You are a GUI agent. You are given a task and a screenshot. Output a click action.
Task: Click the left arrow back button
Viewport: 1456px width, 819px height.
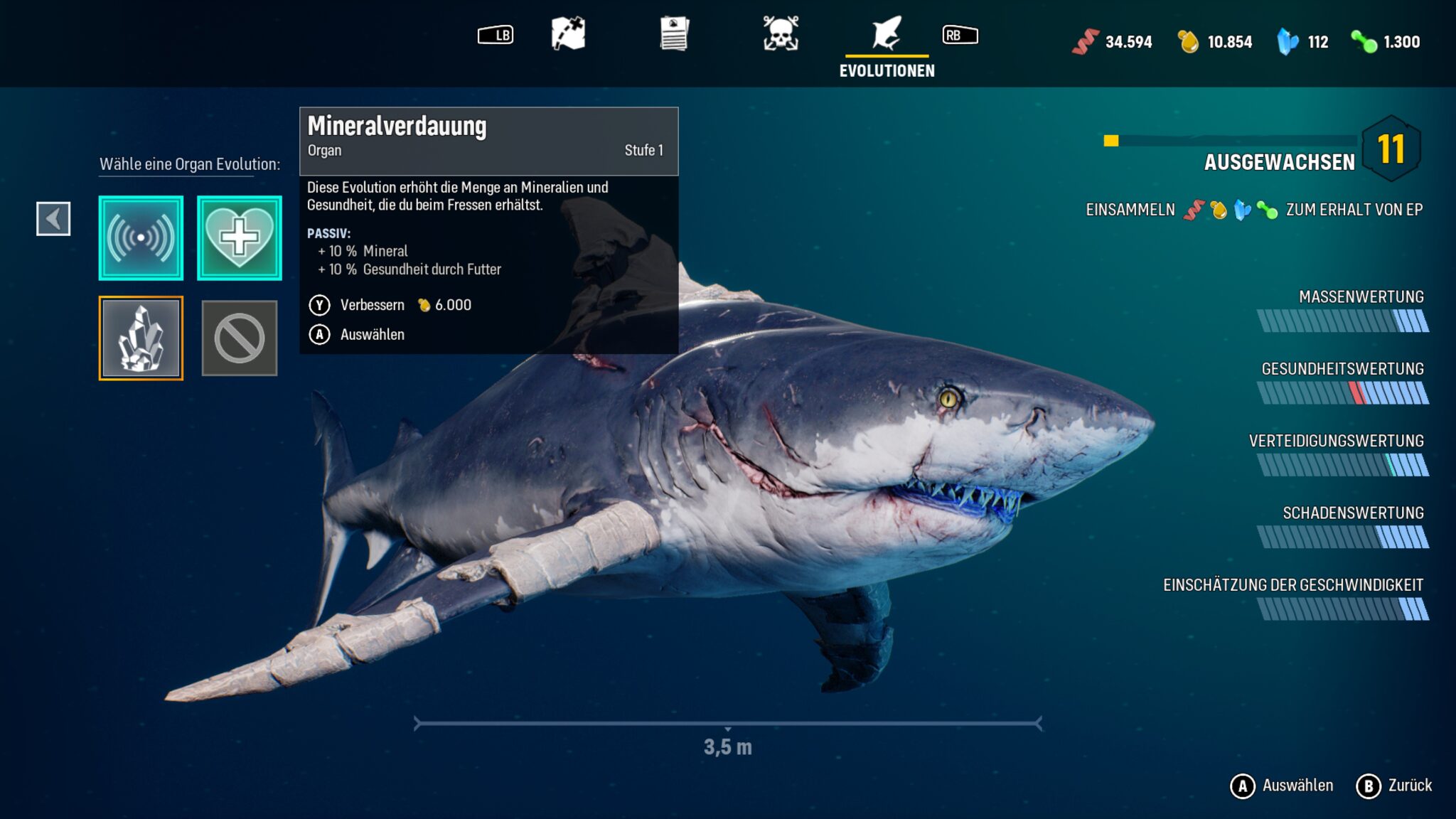point(53,218)
